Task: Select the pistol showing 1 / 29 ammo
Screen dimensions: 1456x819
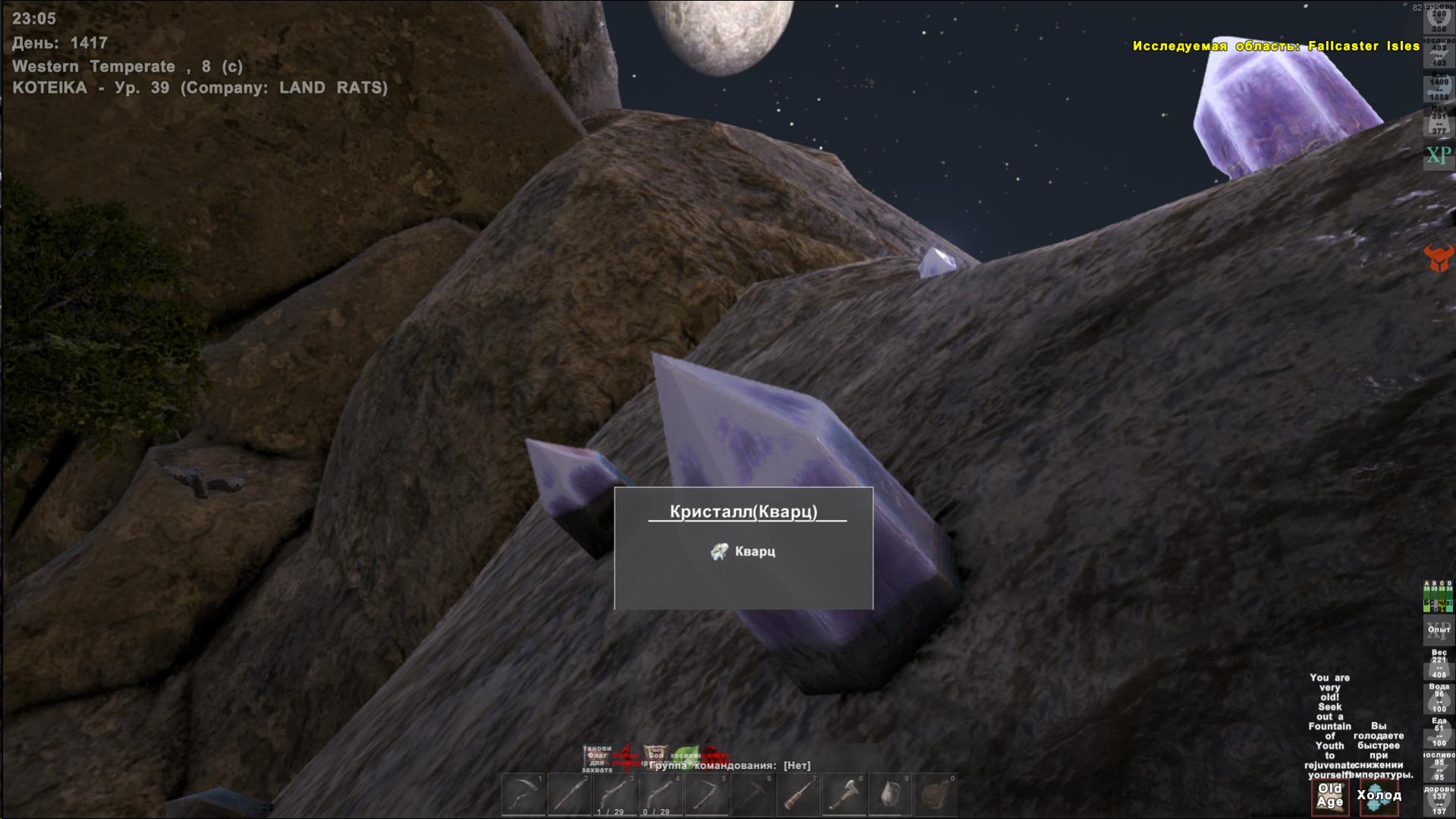Action: [615, 795]
